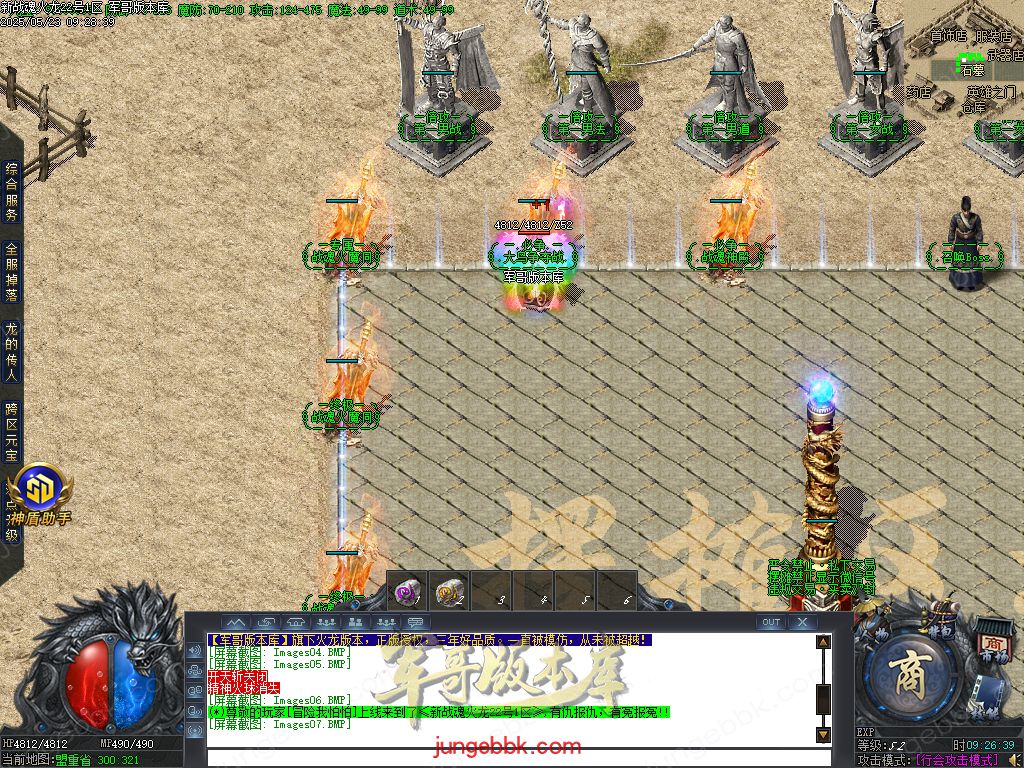Open the small red 商 shop icon
This screenshot has height=768, width=1024.
(992, 643)
